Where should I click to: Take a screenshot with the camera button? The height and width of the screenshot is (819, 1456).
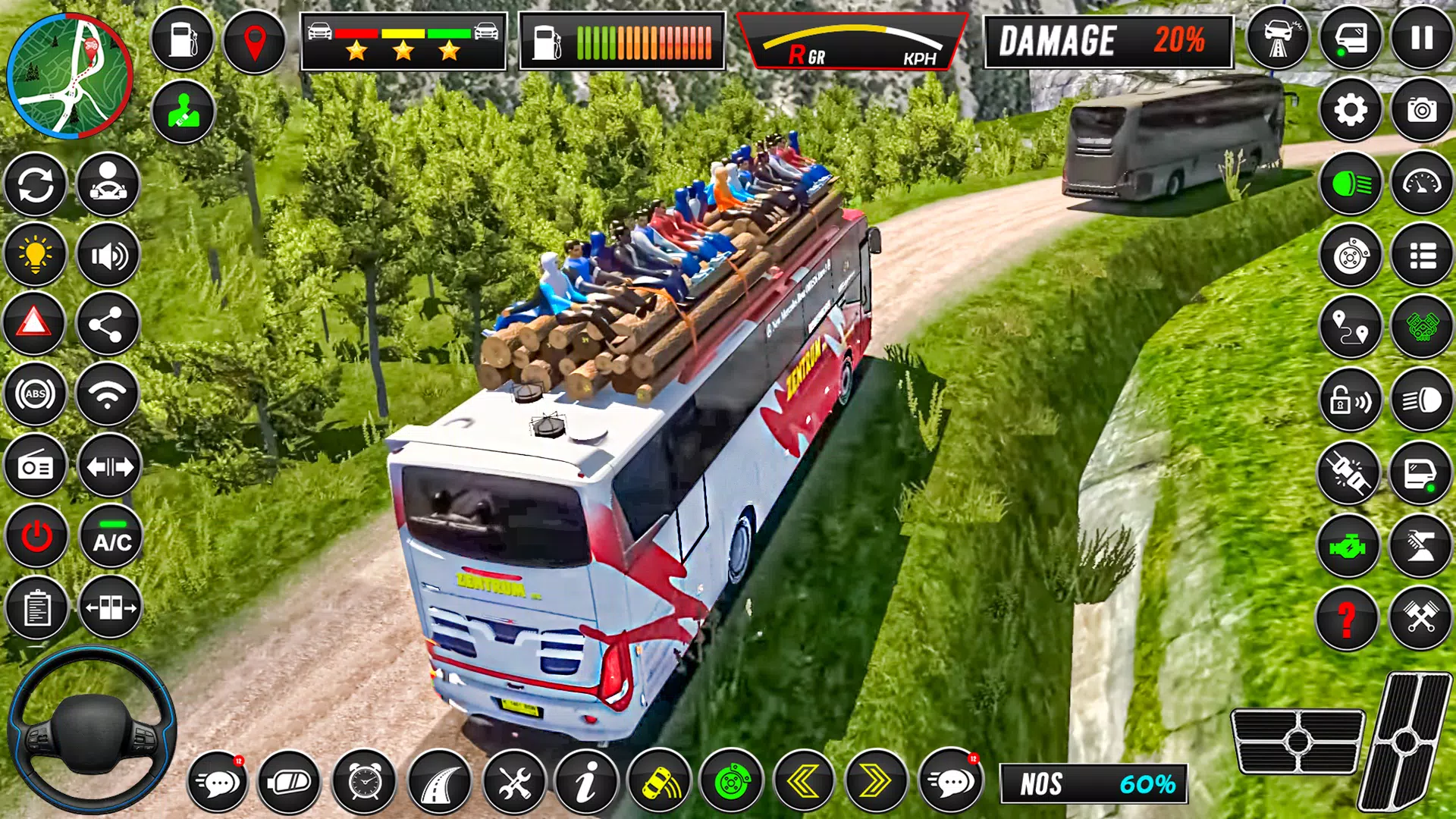coord(1422,111)
